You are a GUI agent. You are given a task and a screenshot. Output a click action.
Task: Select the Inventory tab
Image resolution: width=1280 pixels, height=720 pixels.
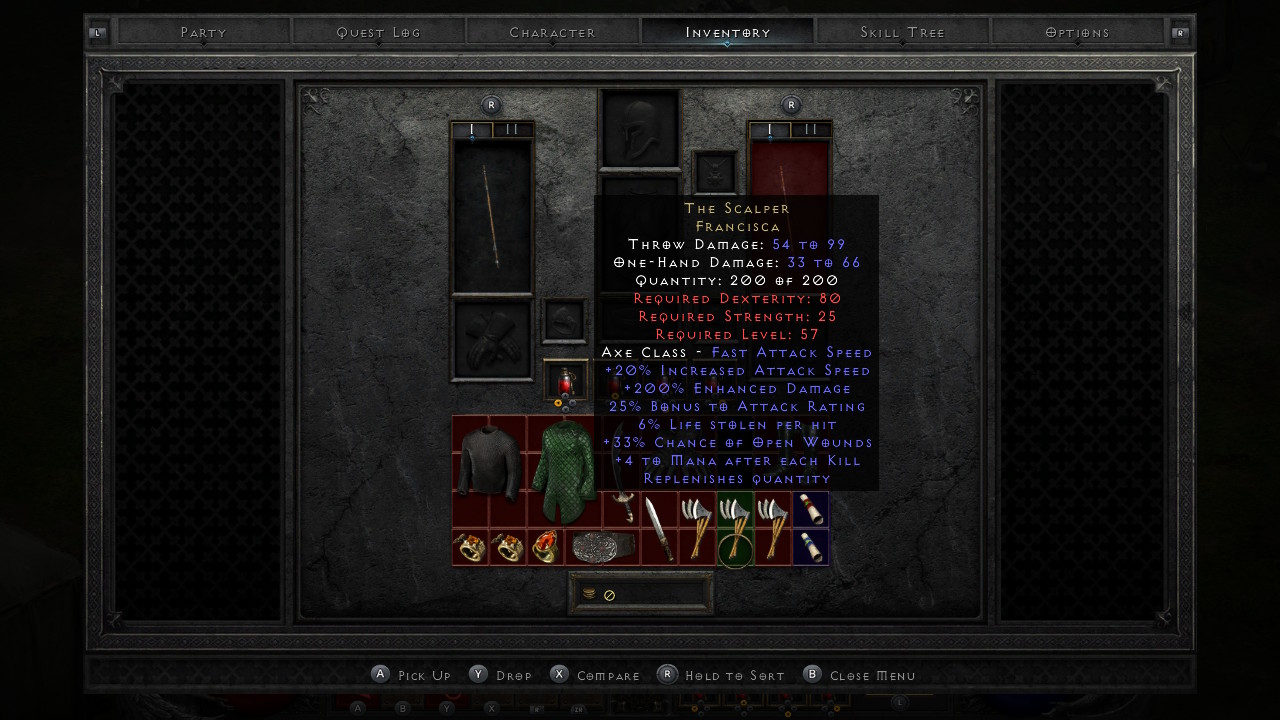click(x=727, y=32)
